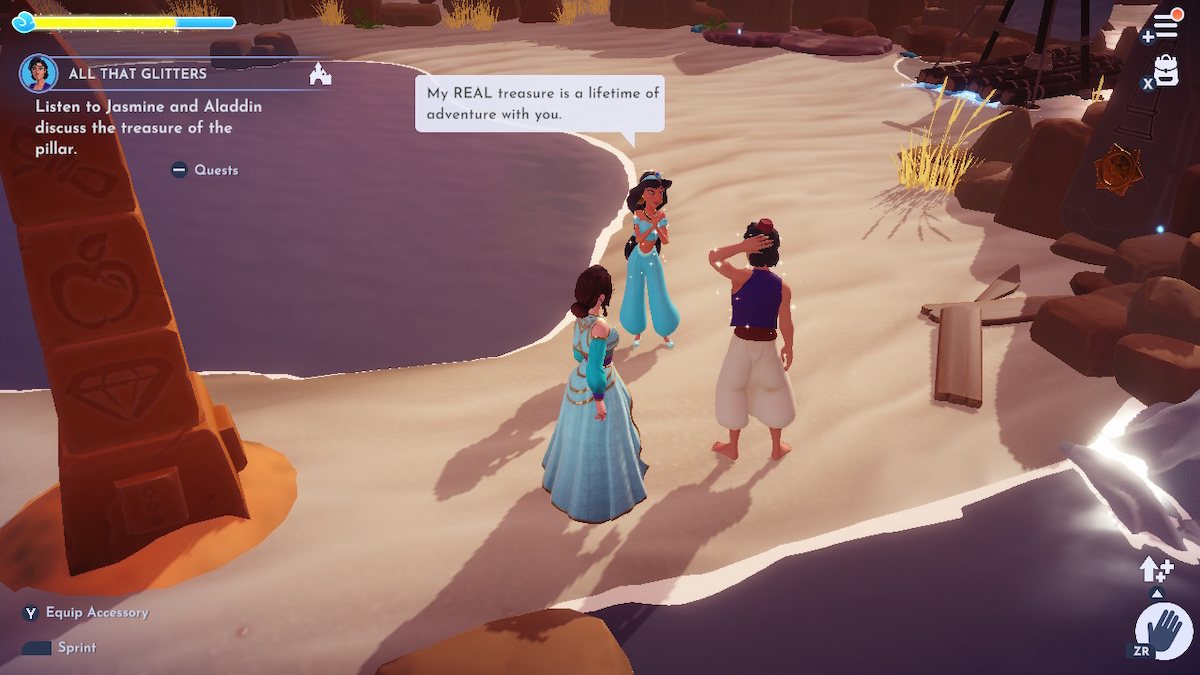Click Jasmine's portrait in the quest tracker
The image size is (1200, 675).
(x=38, y=73)
